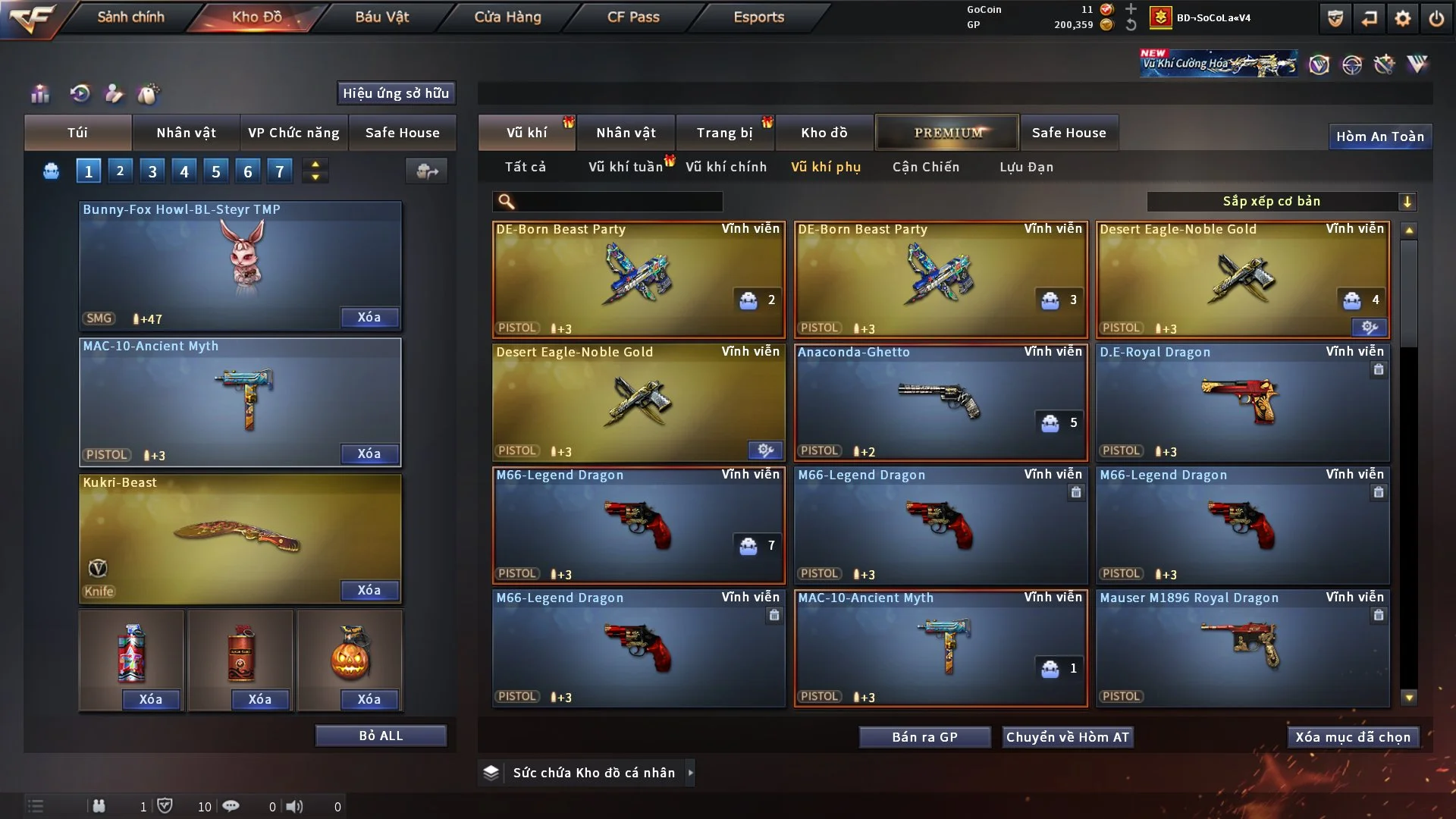This screenshot has width=1456, height=819.
Task: Toggle the effect gear on Desert Eagle-Noble Gold
Action: click(1367, 328)
